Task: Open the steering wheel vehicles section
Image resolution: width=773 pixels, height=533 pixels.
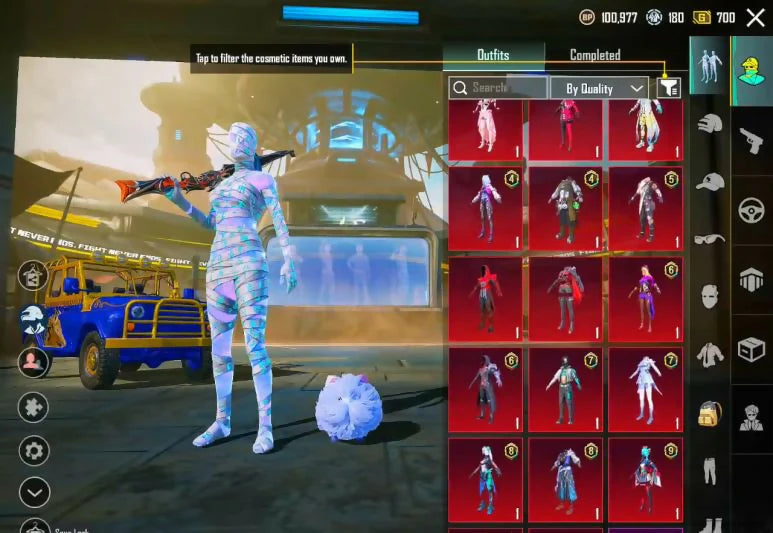Action: [x=751, y=210]
